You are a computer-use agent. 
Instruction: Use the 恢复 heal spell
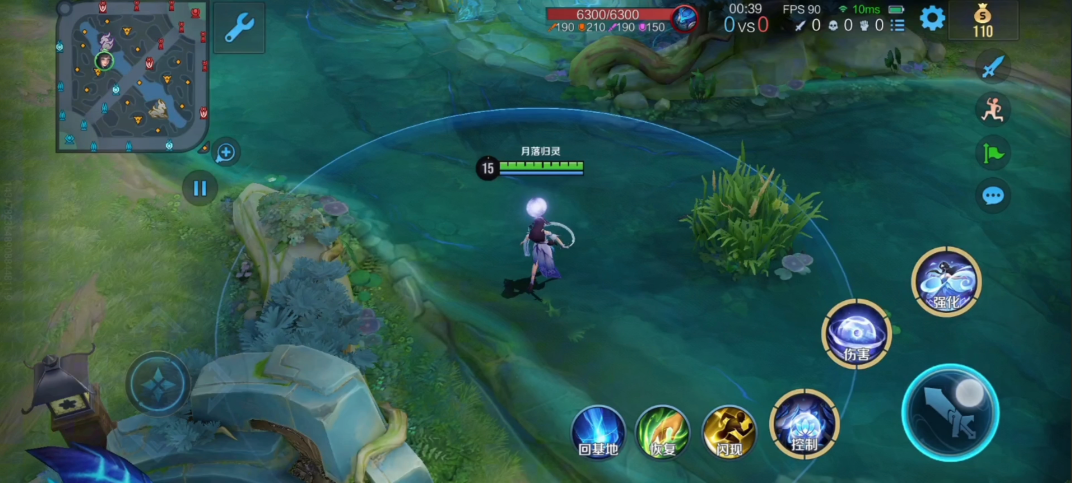[x=663, y=432]
